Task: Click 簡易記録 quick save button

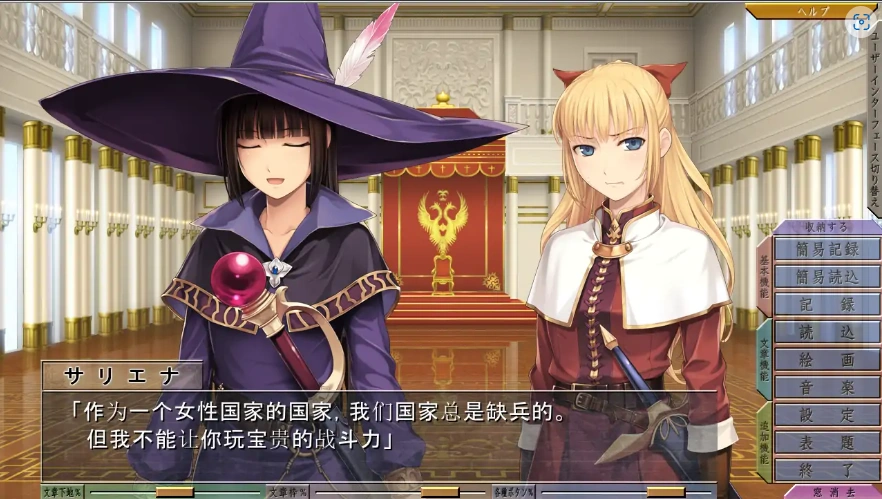Action: (x=826, y=249)
